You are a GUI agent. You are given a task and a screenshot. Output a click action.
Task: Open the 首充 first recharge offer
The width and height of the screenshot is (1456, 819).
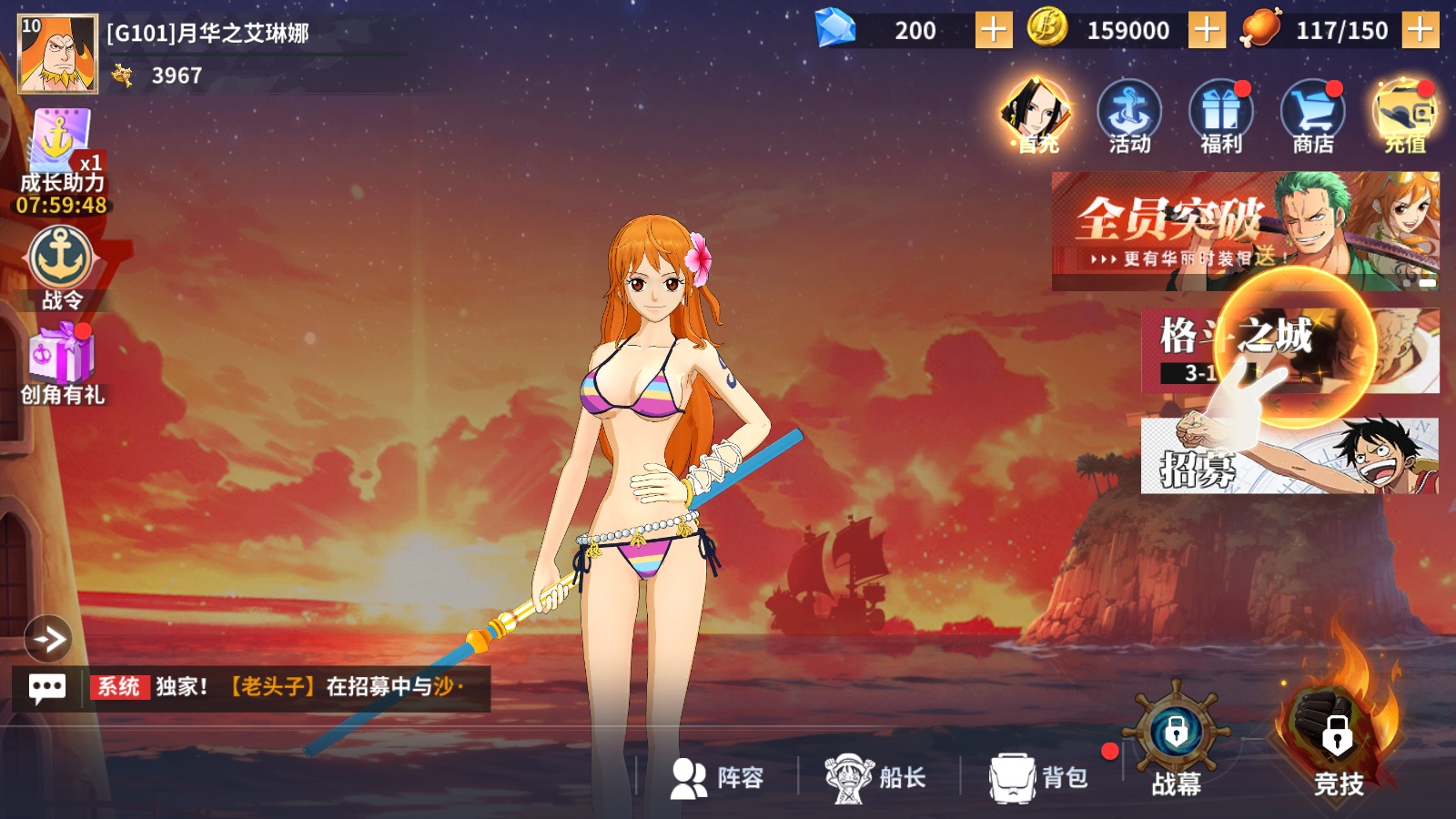click(x=1037, y=116)
